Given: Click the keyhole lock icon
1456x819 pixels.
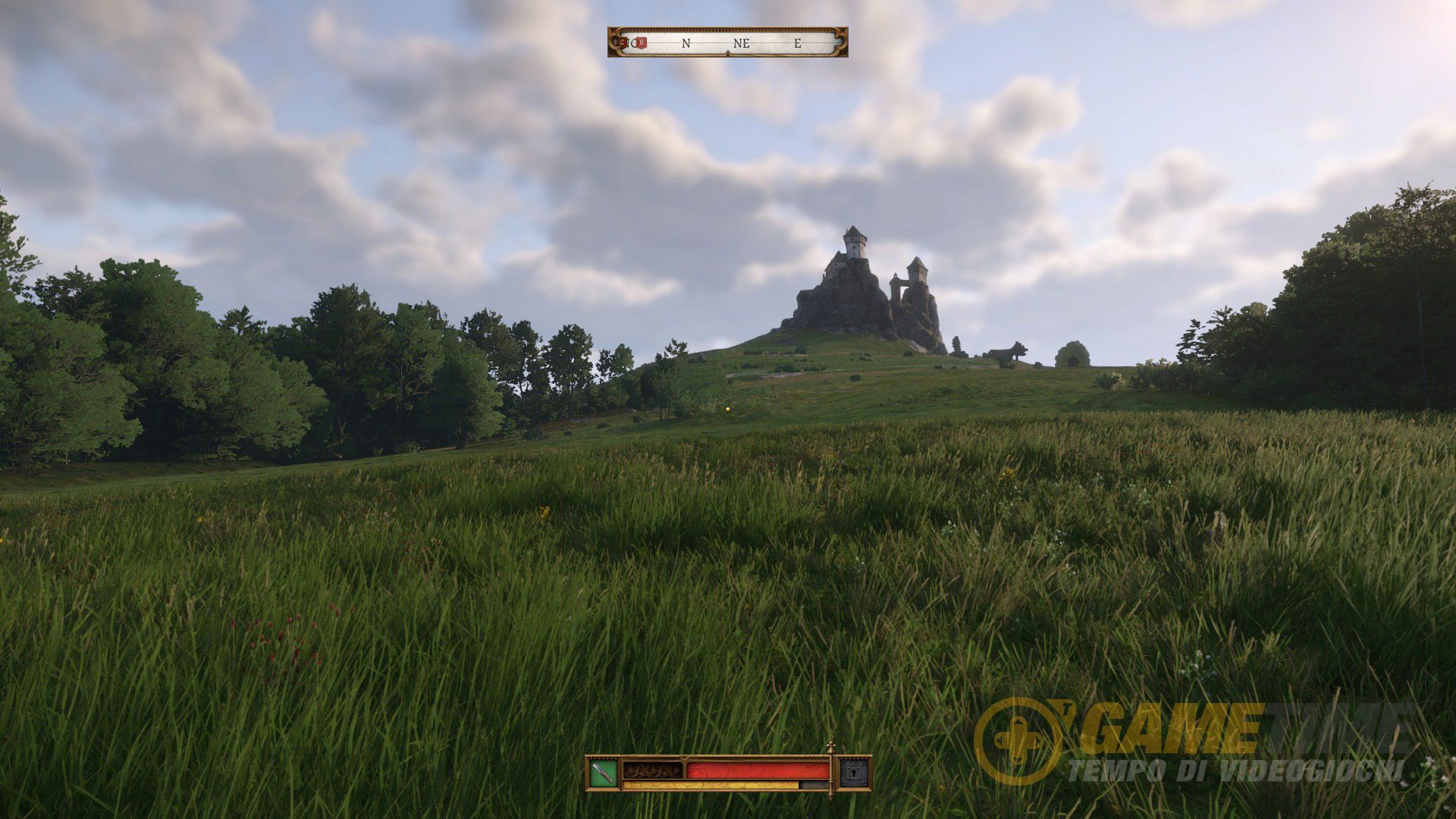Looking at the screenshot, I should [x=855, y=773].
